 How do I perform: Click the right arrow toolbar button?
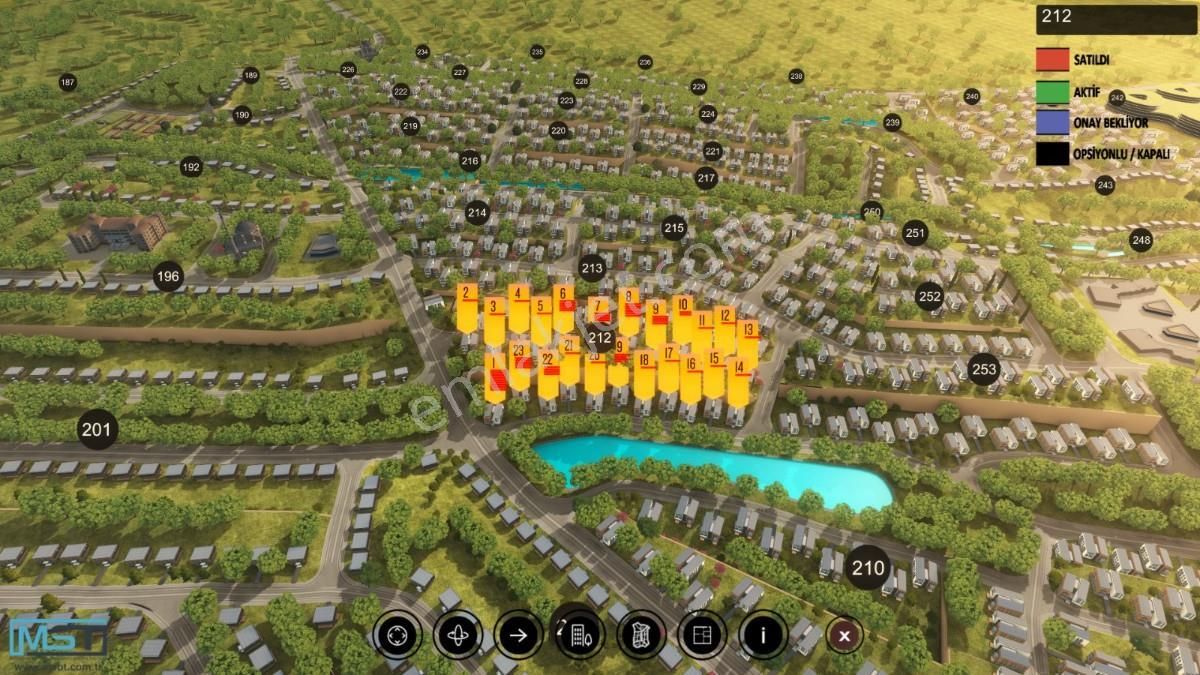[x=519, y=634]
